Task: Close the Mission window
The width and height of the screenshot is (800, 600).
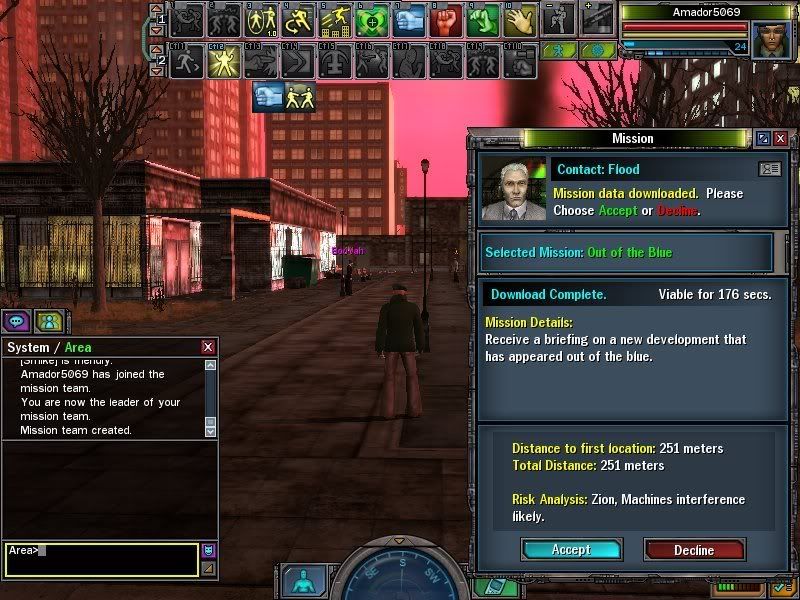Action: 781,138
